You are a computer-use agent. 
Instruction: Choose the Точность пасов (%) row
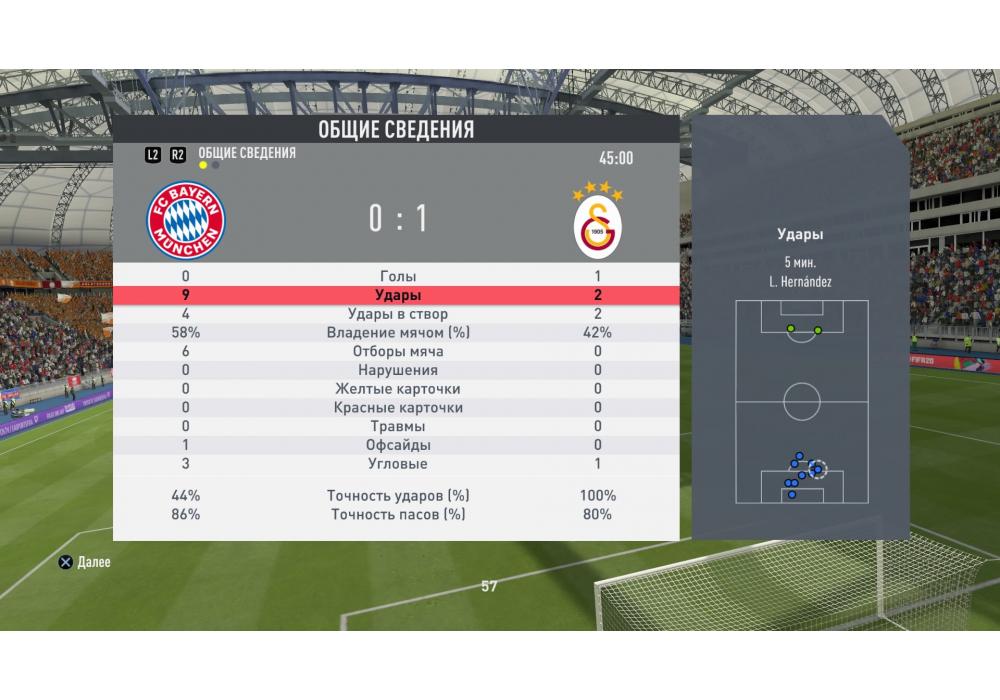[x=398, y=515]
